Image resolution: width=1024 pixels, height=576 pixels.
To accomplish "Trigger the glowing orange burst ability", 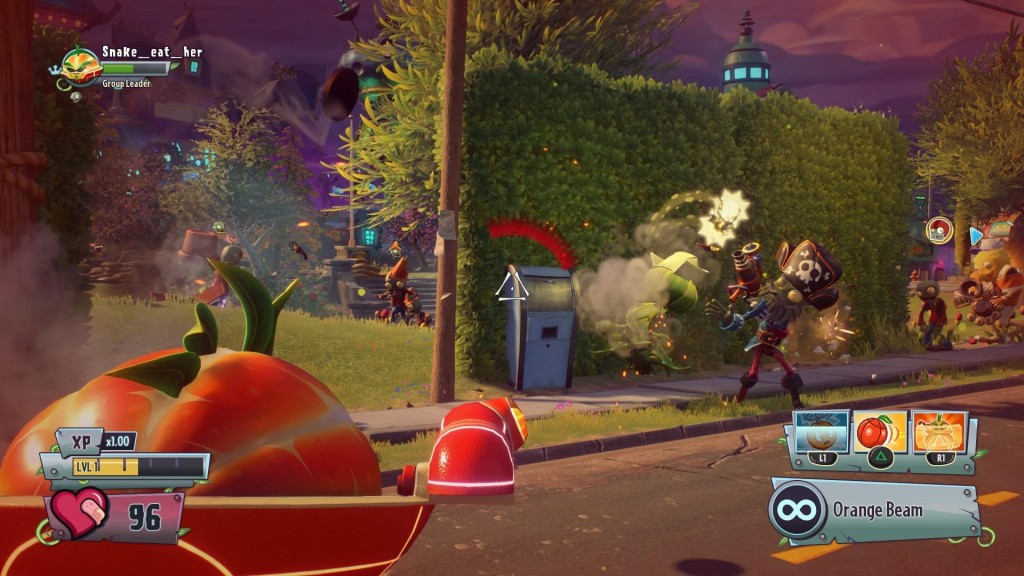I will pos(939,432).
